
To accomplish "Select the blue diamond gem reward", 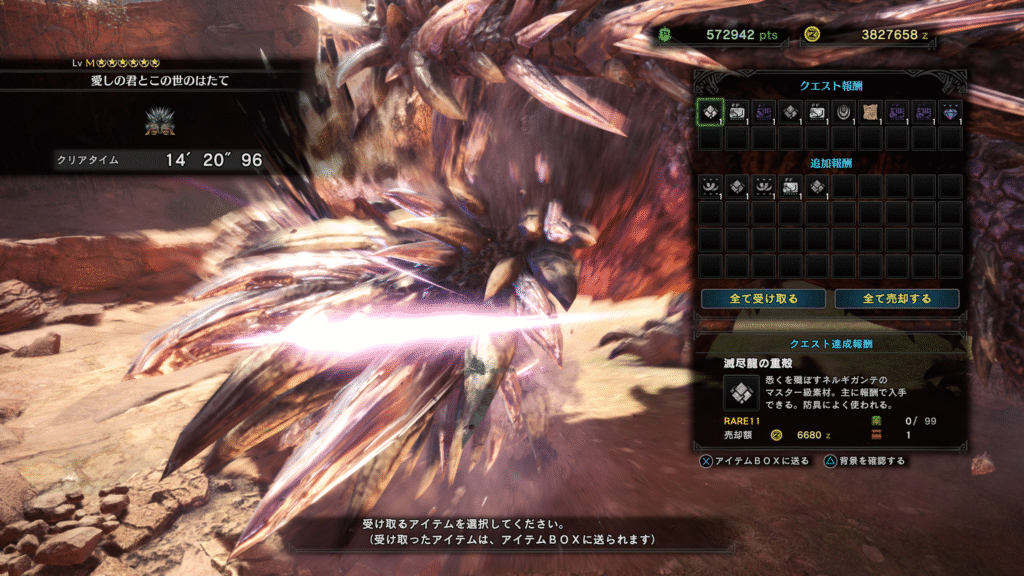I will (x=950, y=112).
